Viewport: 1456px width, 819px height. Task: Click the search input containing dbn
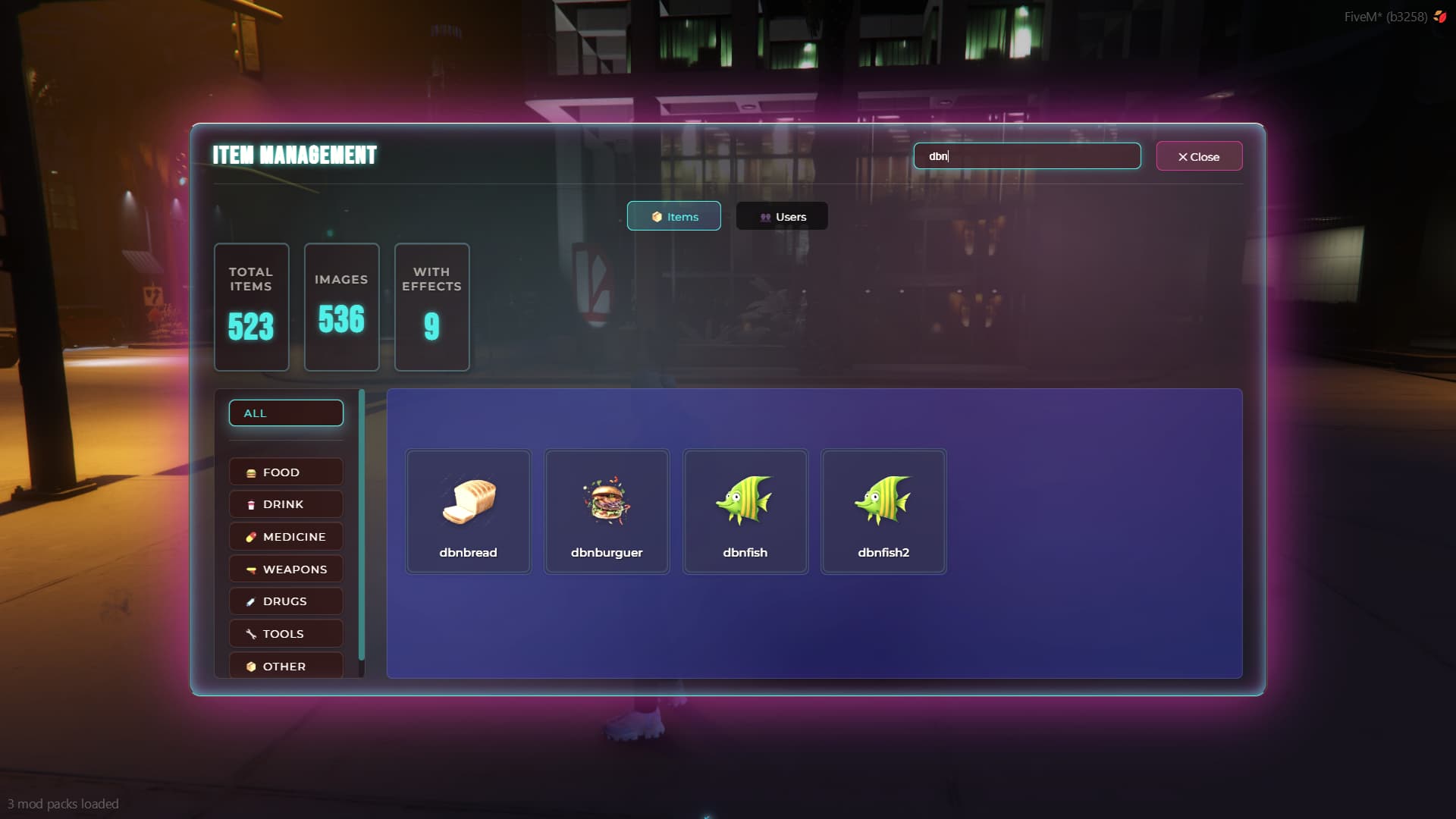click(x=1027, y=156)
